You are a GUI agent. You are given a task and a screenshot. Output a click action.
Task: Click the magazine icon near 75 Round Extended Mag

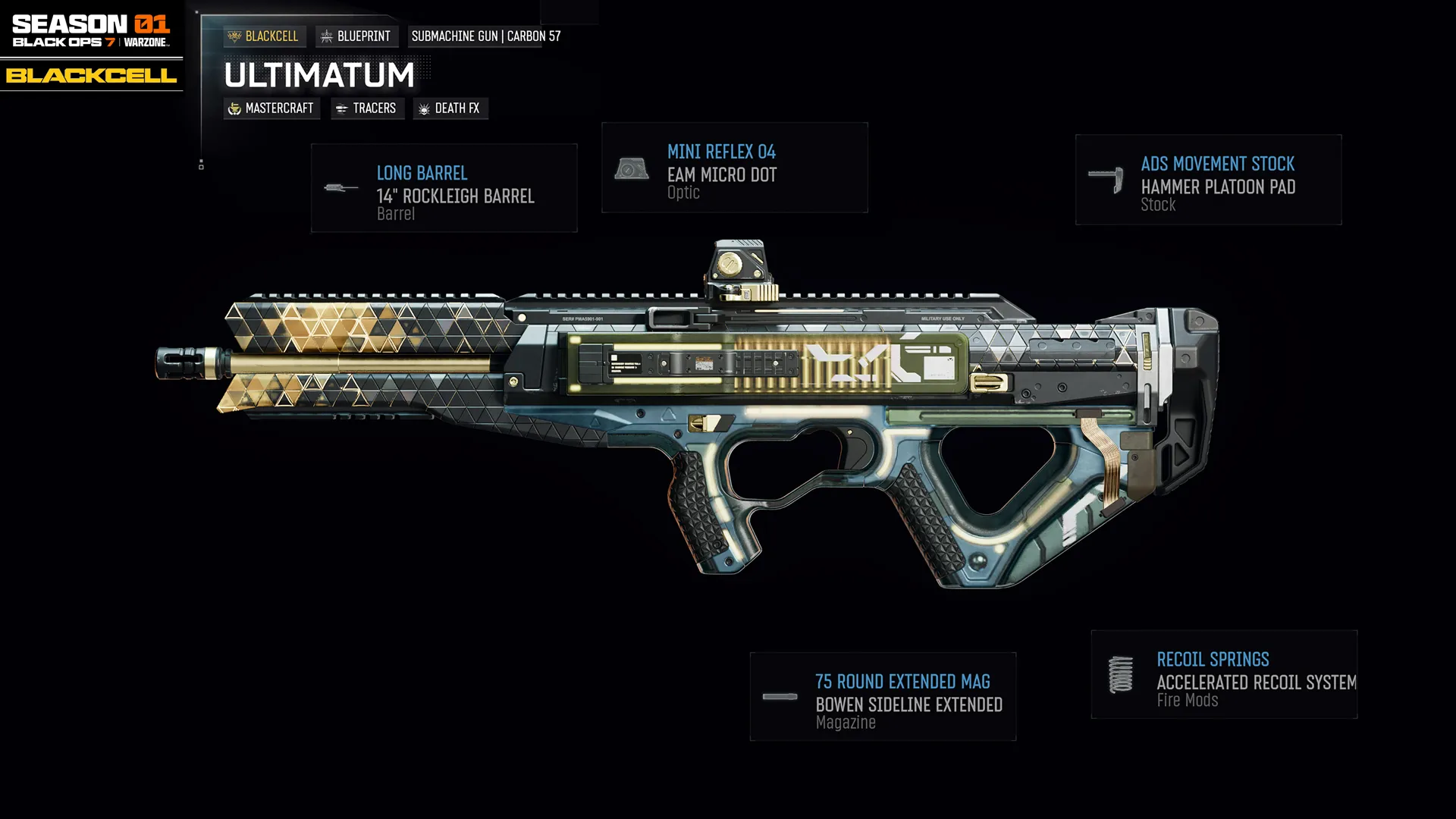click(781, 697)
